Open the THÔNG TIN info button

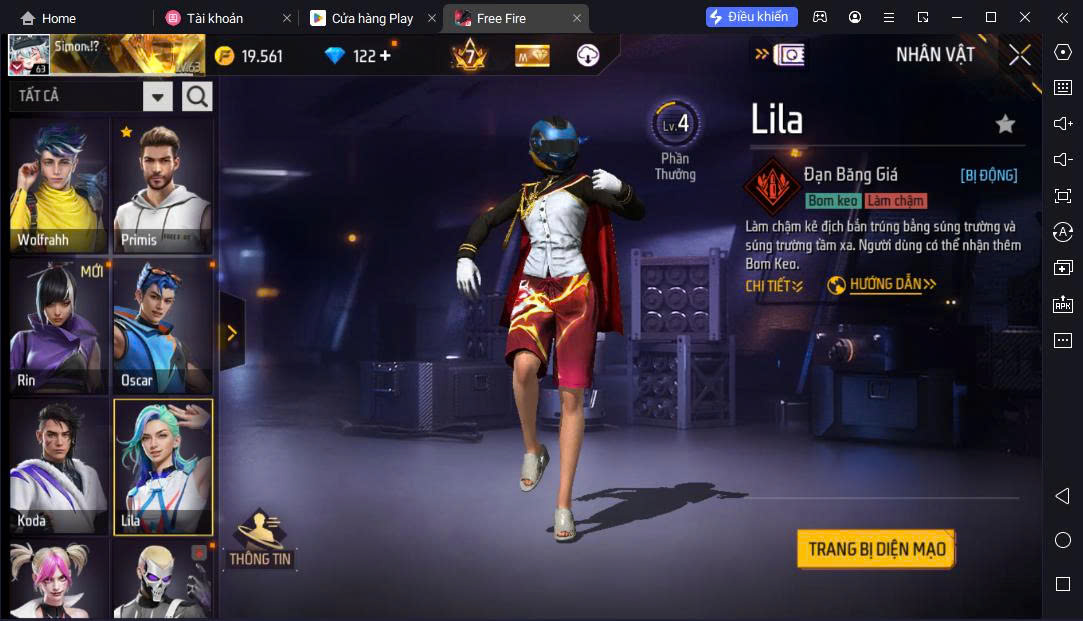click(x=260, y=540)
